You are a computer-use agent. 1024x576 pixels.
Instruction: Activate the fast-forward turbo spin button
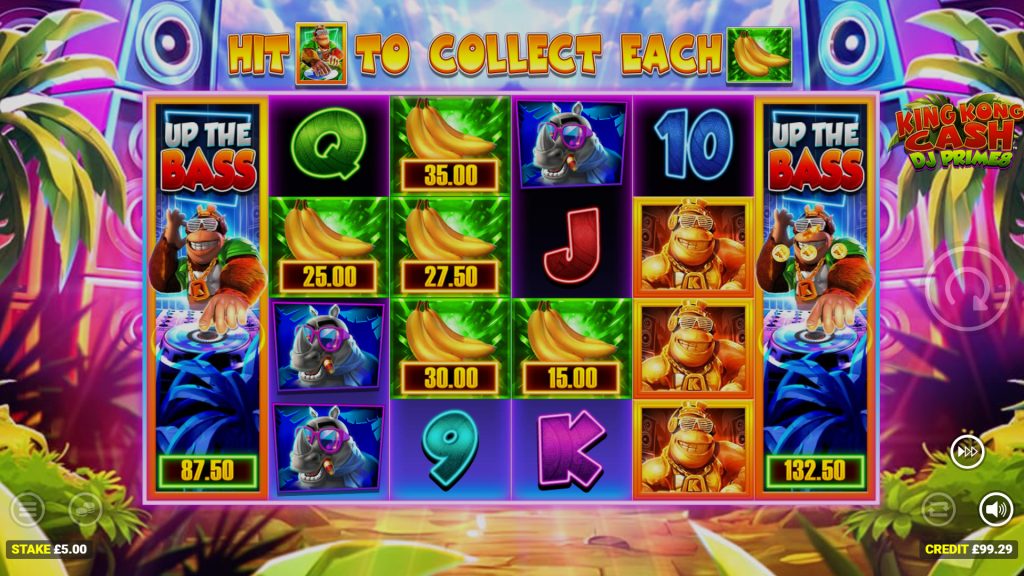(967, 452)
